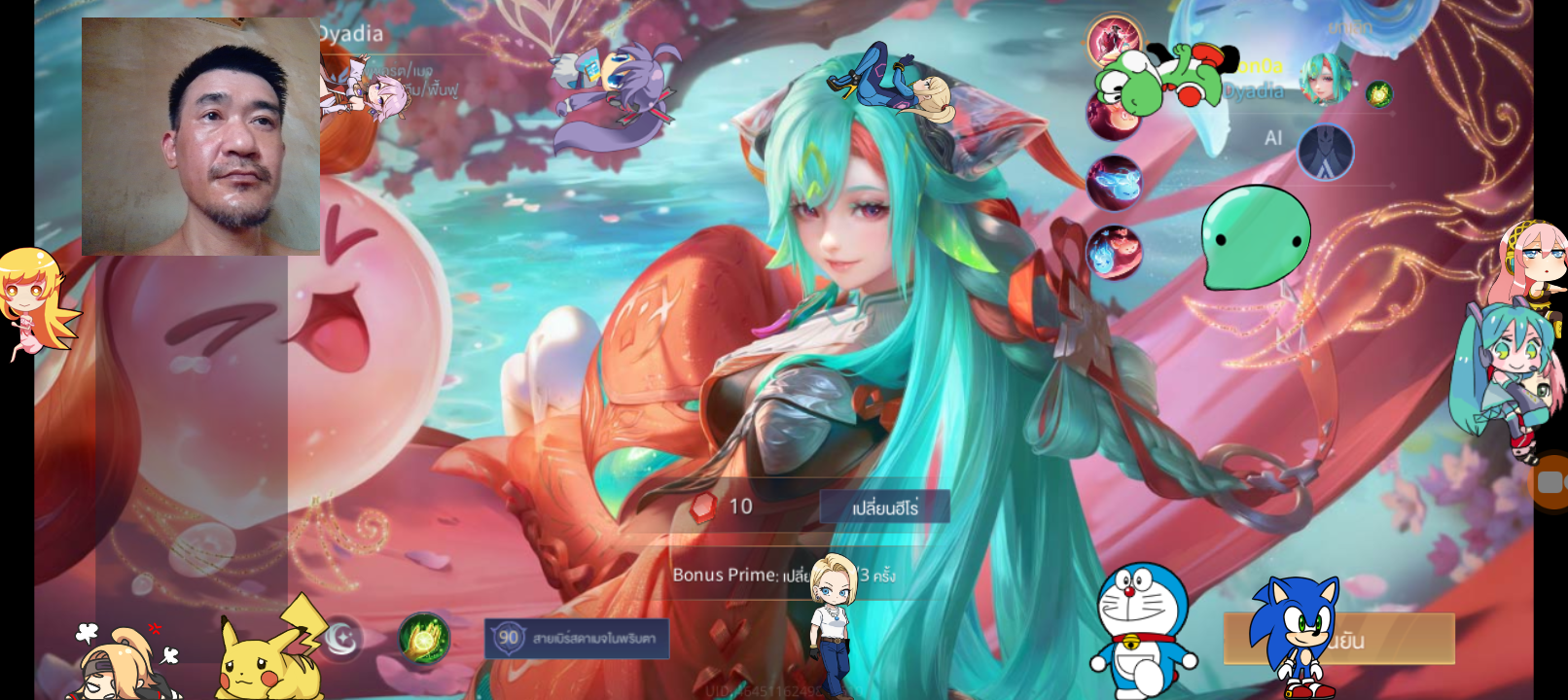1568x700 pixels.
Task: Select the green glowing hand talent icon
Action: coord(423,639)
